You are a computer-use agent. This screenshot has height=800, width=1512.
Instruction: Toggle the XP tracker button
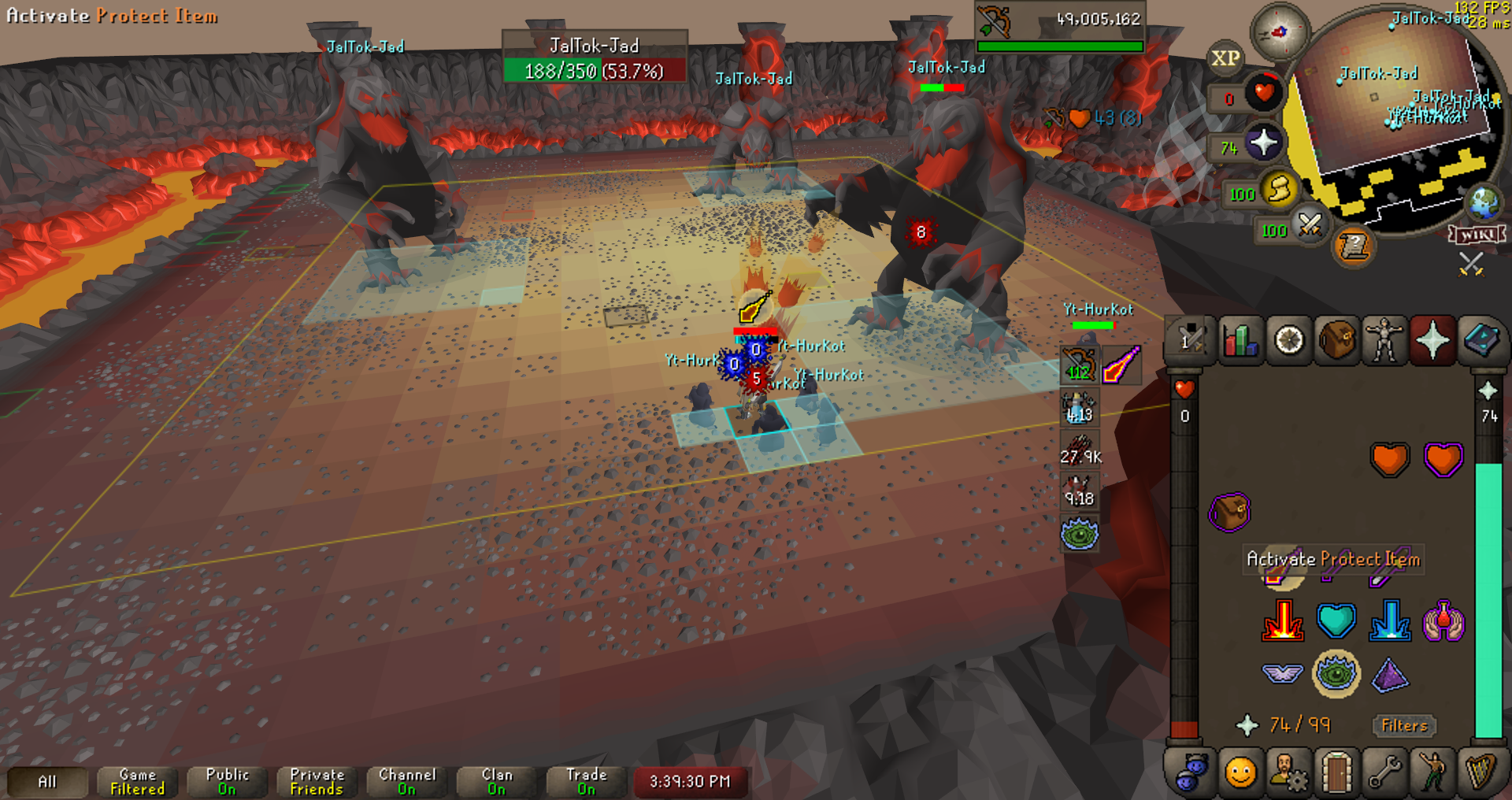tap(1225, 58)
